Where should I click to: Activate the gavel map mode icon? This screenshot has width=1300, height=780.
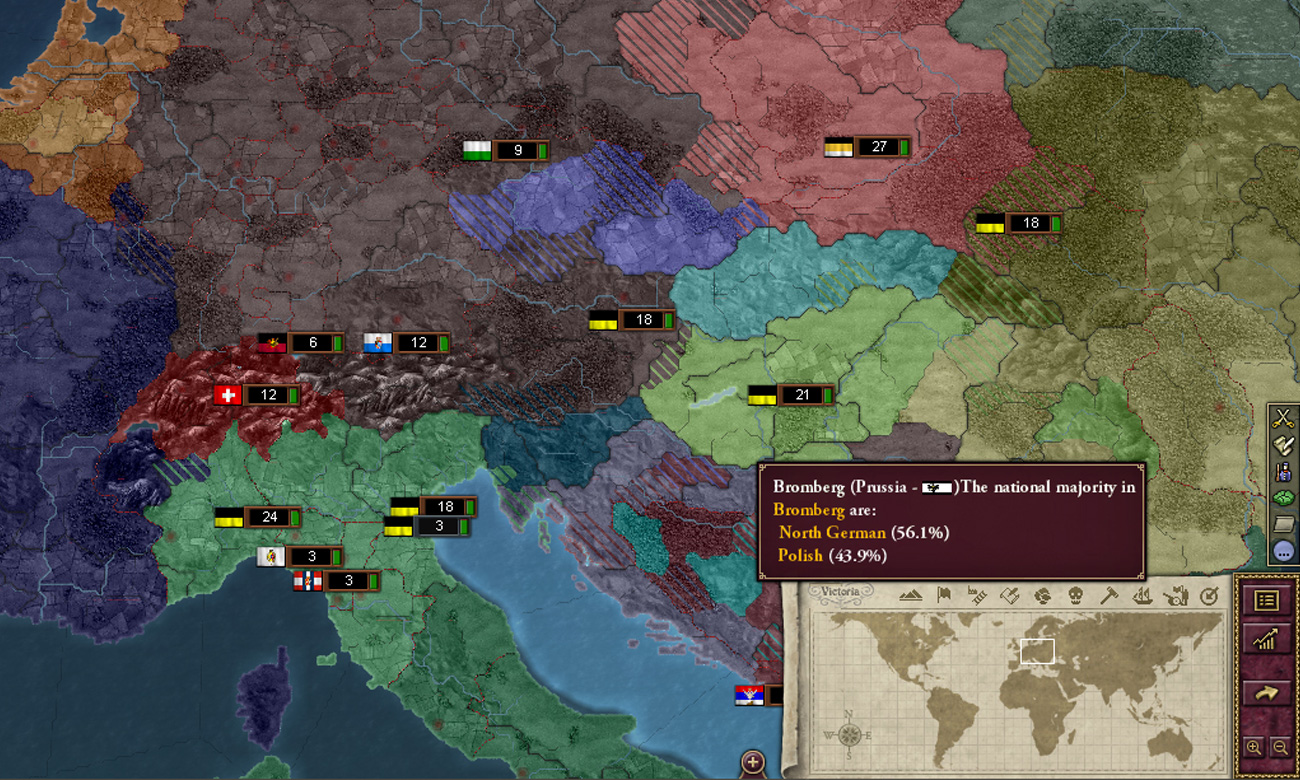tap(1108, 596)
